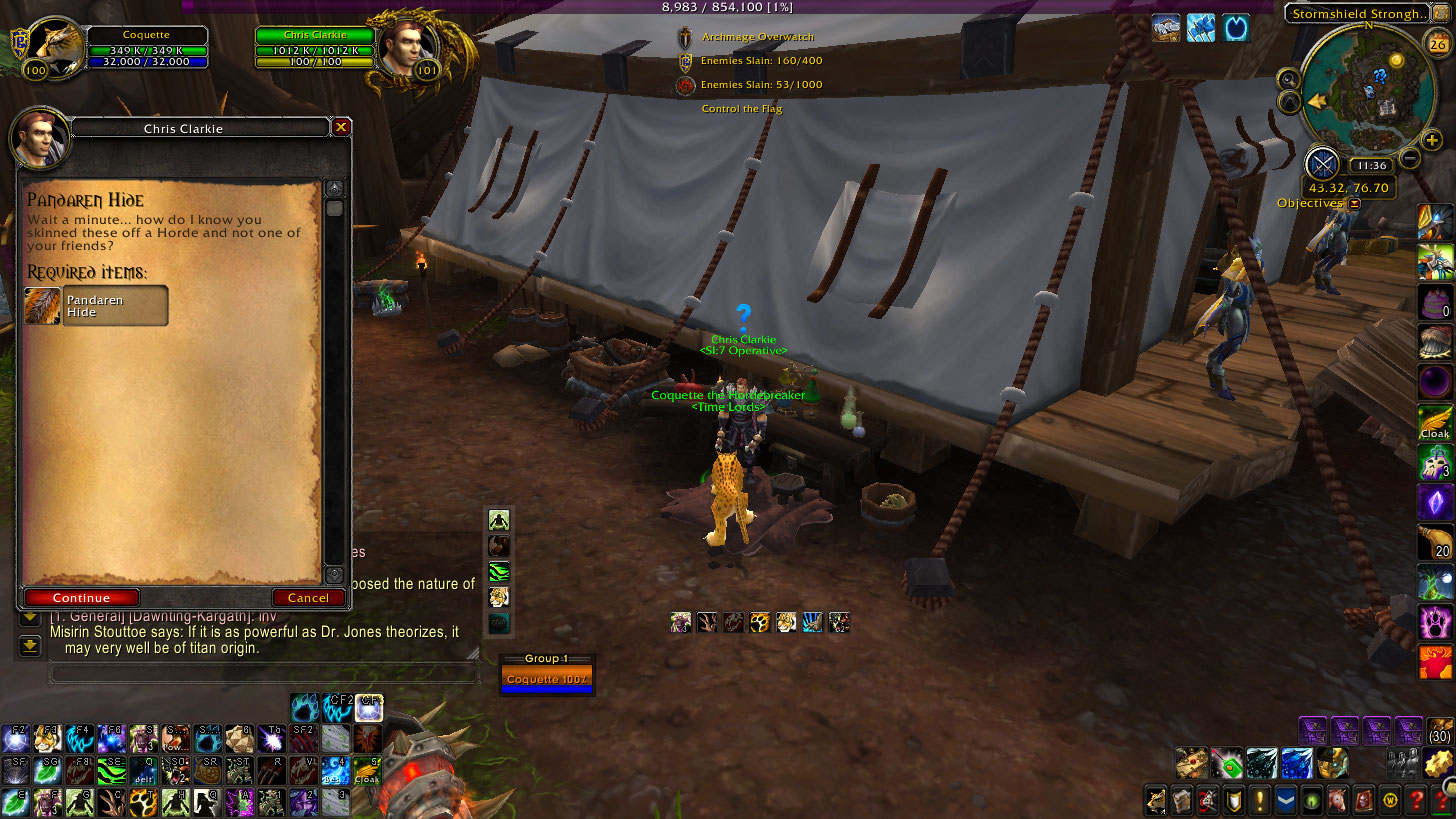
Task: Select the Coquette 100% group frame
Action: click(546, 680)
